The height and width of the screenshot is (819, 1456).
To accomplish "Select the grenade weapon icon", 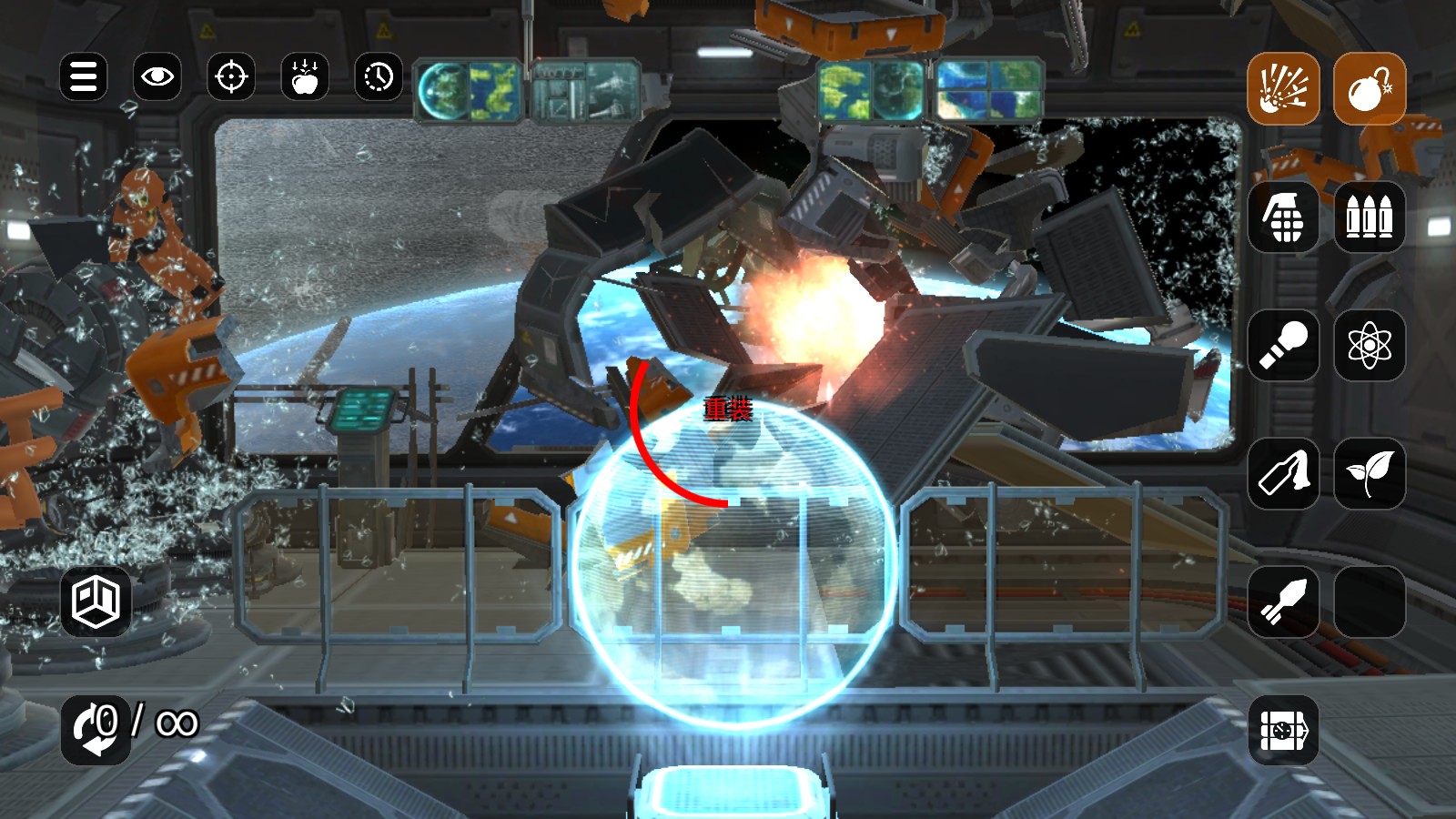I will click(1284, 217).
